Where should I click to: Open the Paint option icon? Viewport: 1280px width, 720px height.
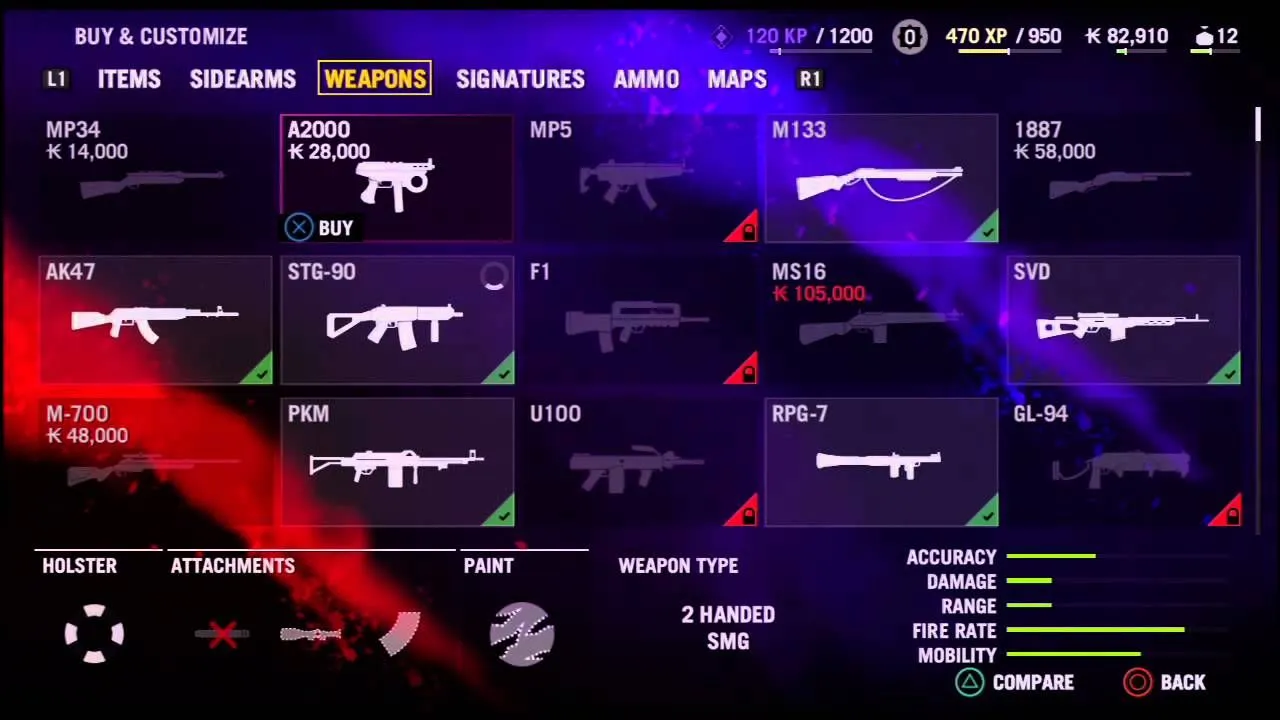pos(522,633)
